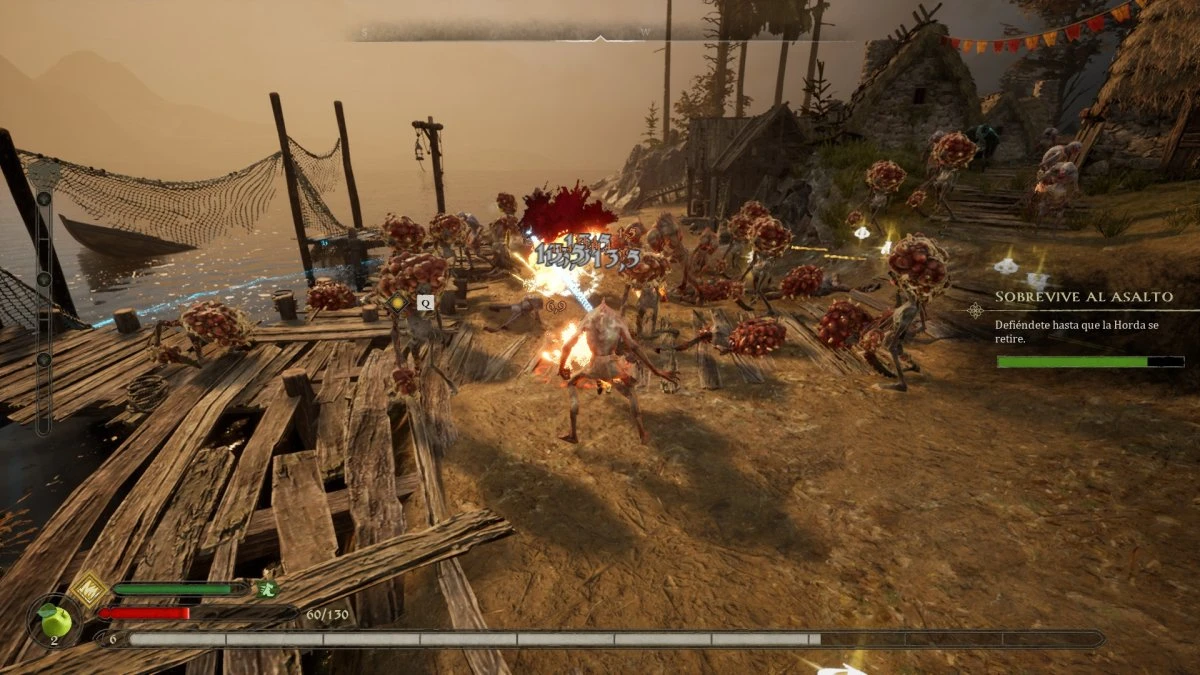
Task: Select the green apple consumable slot
Action: 57,621
